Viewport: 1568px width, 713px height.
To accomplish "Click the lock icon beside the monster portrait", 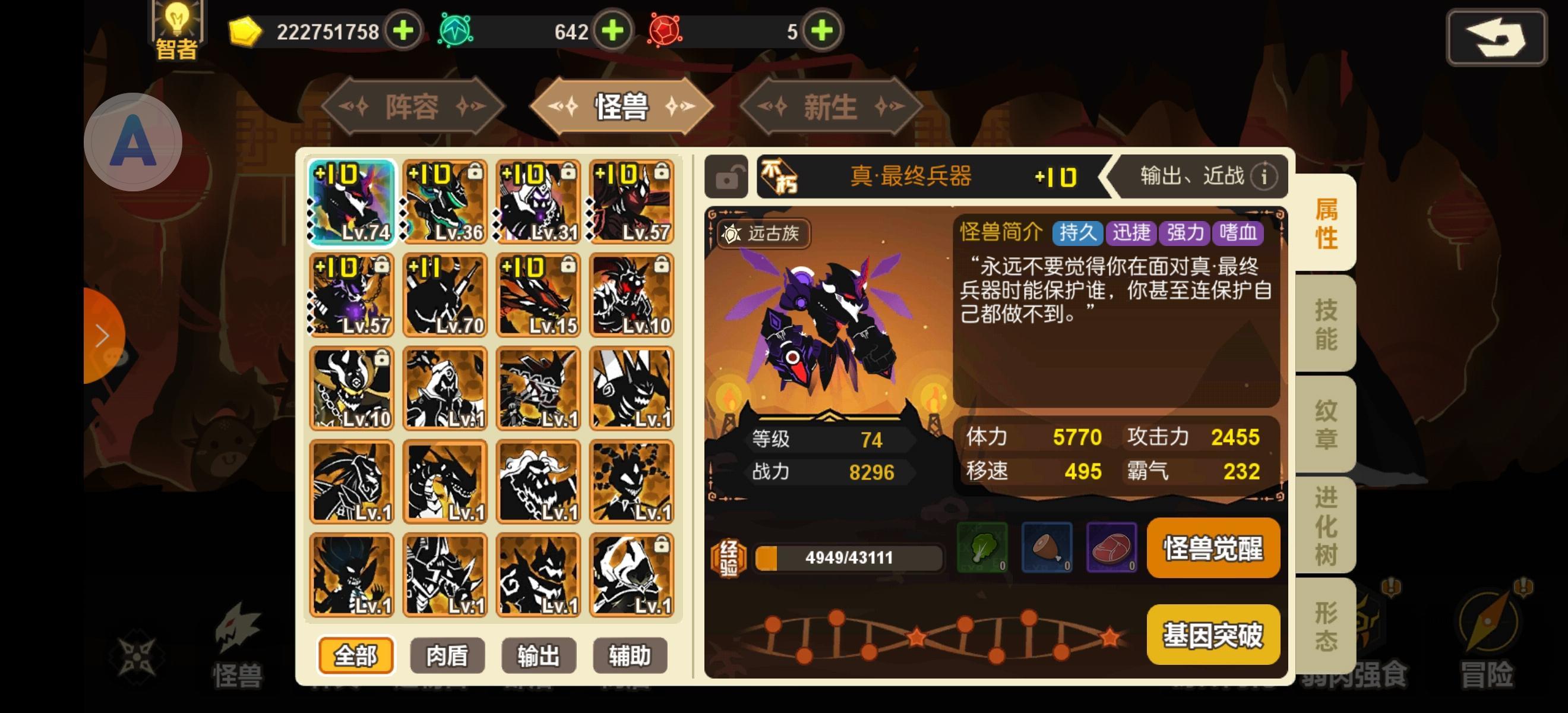I will tap(727, 177).
